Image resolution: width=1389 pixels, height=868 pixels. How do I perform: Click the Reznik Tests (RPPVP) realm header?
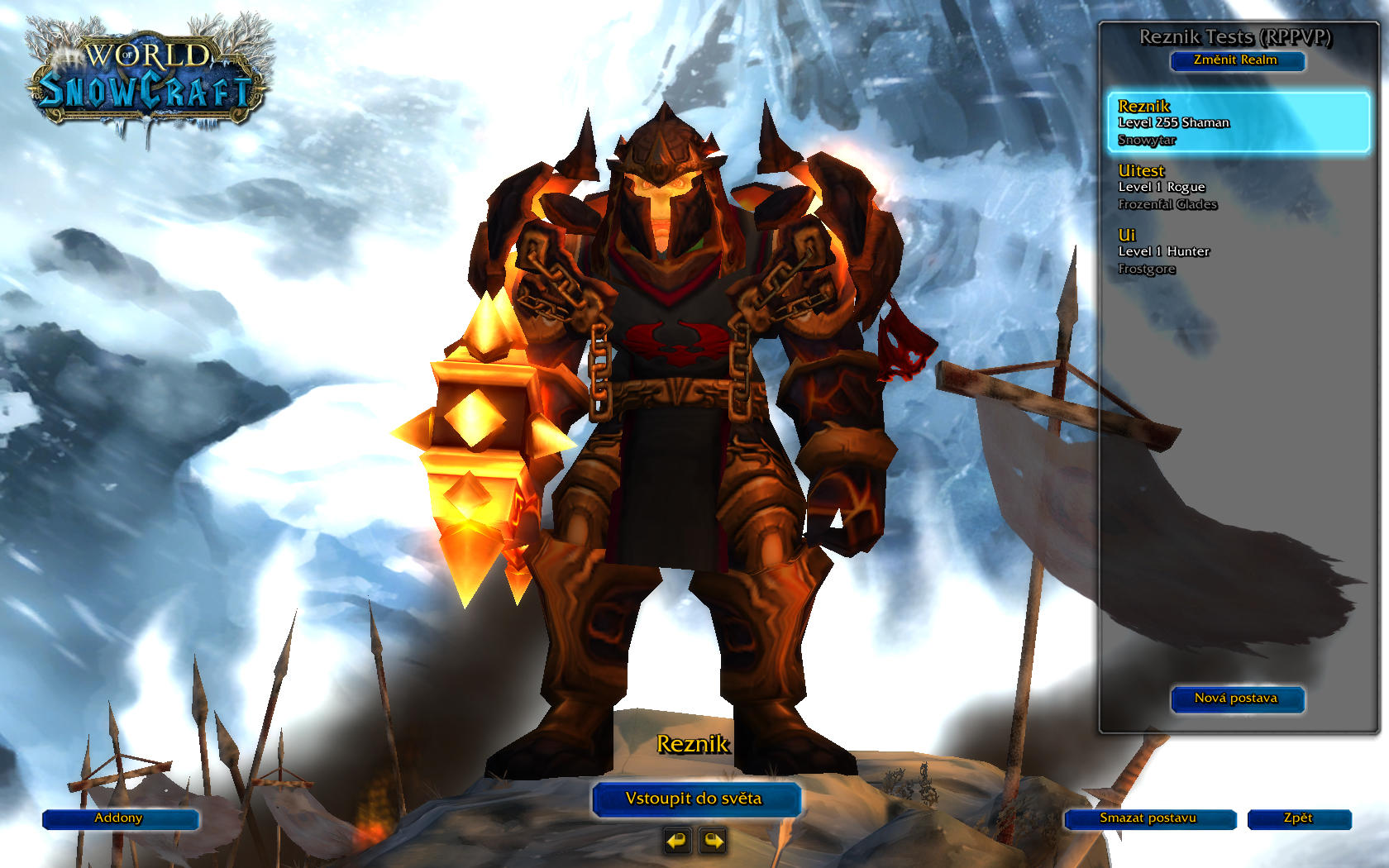pos(1237,36)
